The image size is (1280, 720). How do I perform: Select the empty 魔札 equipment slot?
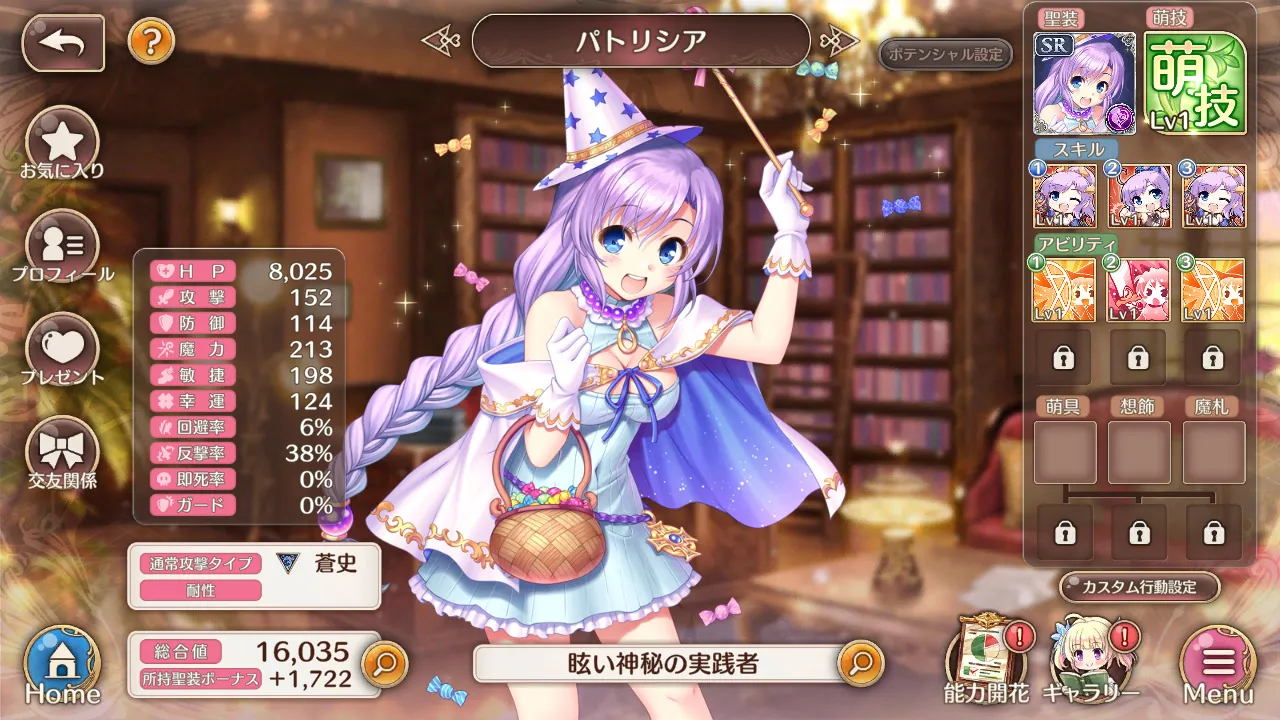(1214, 452)
